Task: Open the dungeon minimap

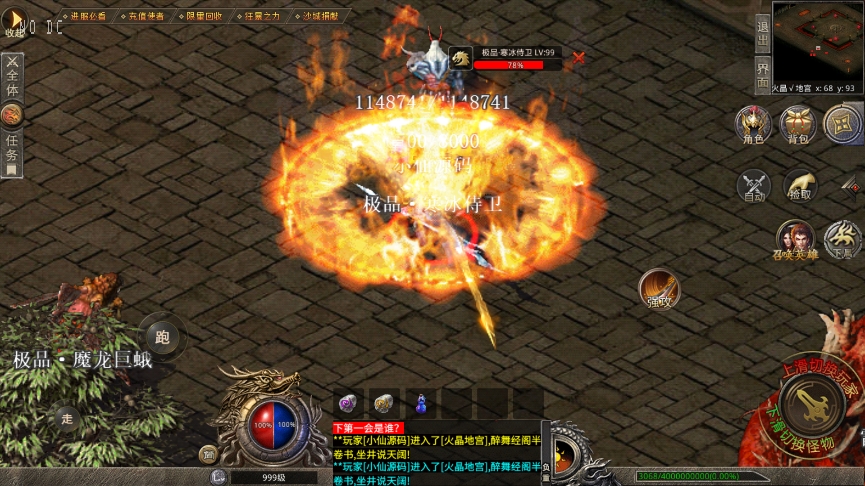Action: tap(817, 40)
